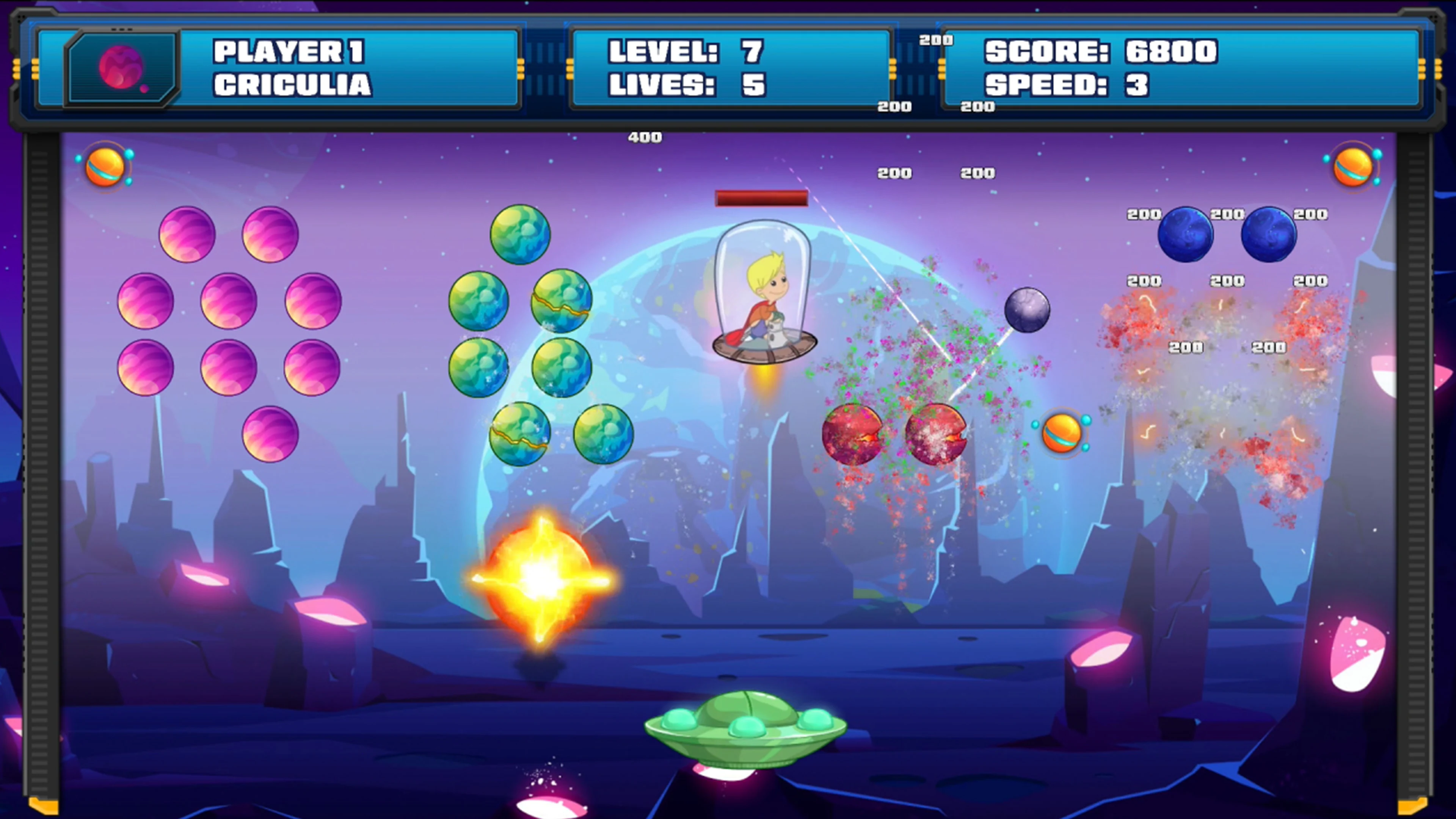Click the 400 score popup at the top
Viewport: 1456px width, 819px height.
coord(644,137)
